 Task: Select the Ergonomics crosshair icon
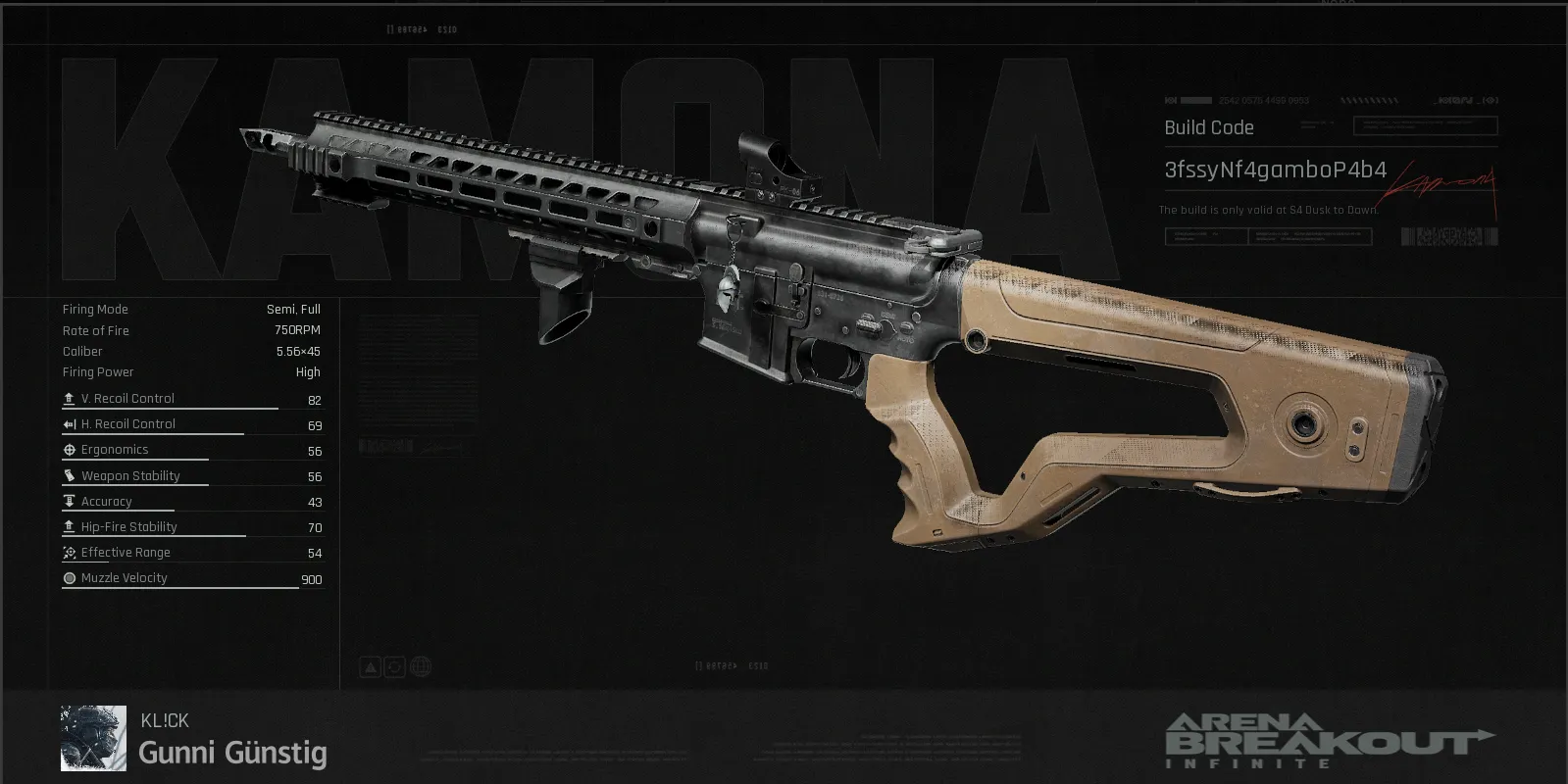coord(69,449)
